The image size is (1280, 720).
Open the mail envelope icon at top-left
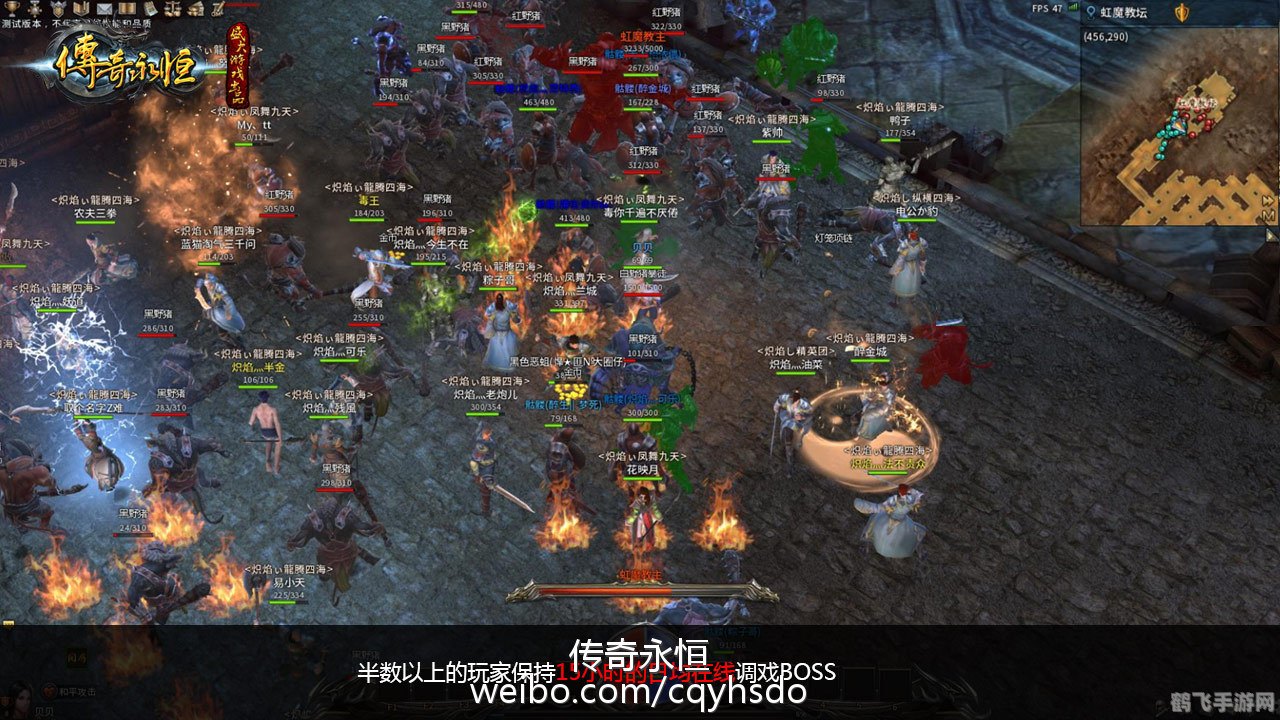click(x=103, y=8)
